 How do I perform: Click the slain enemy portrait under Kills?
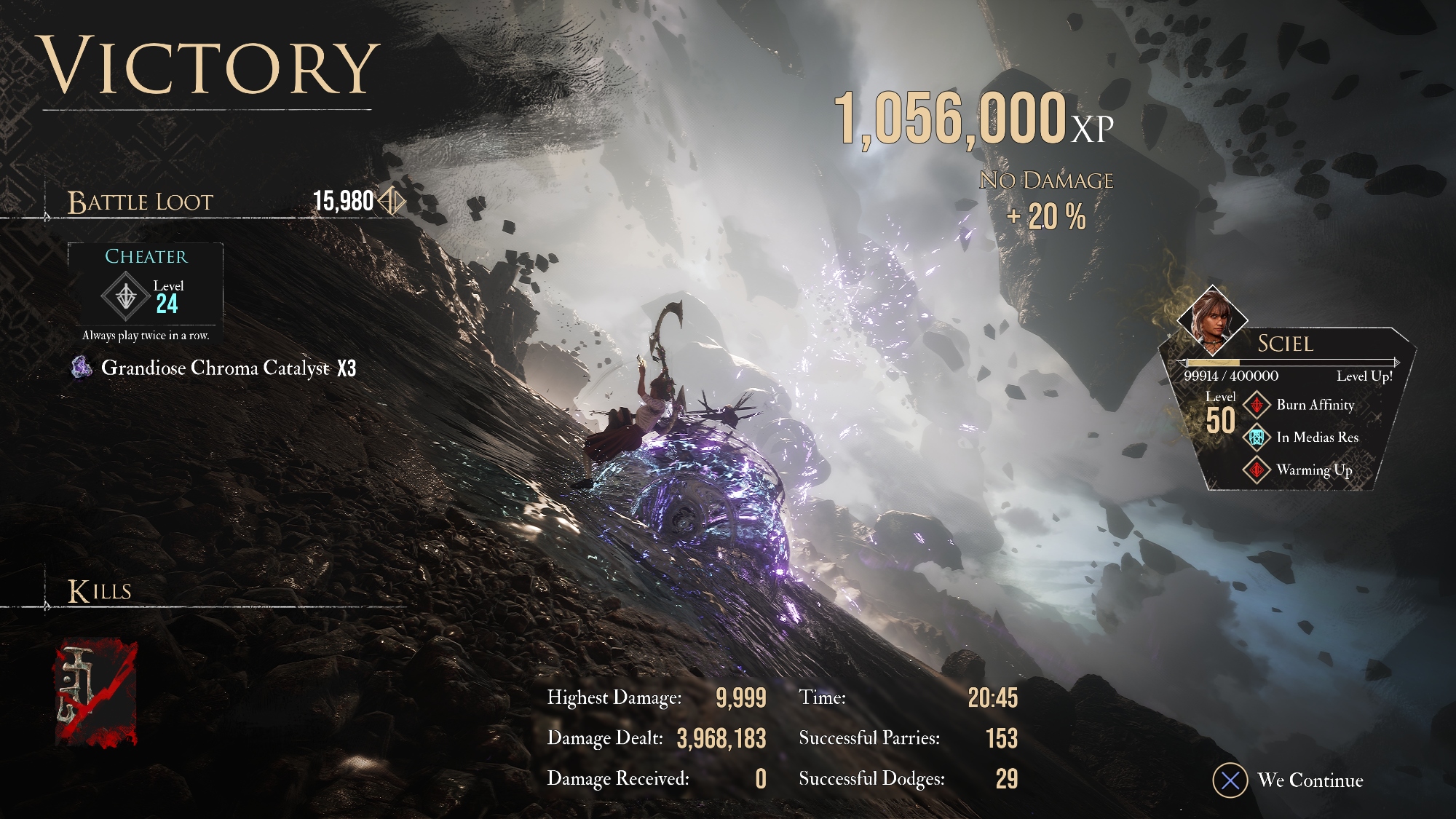coord(96,693)
